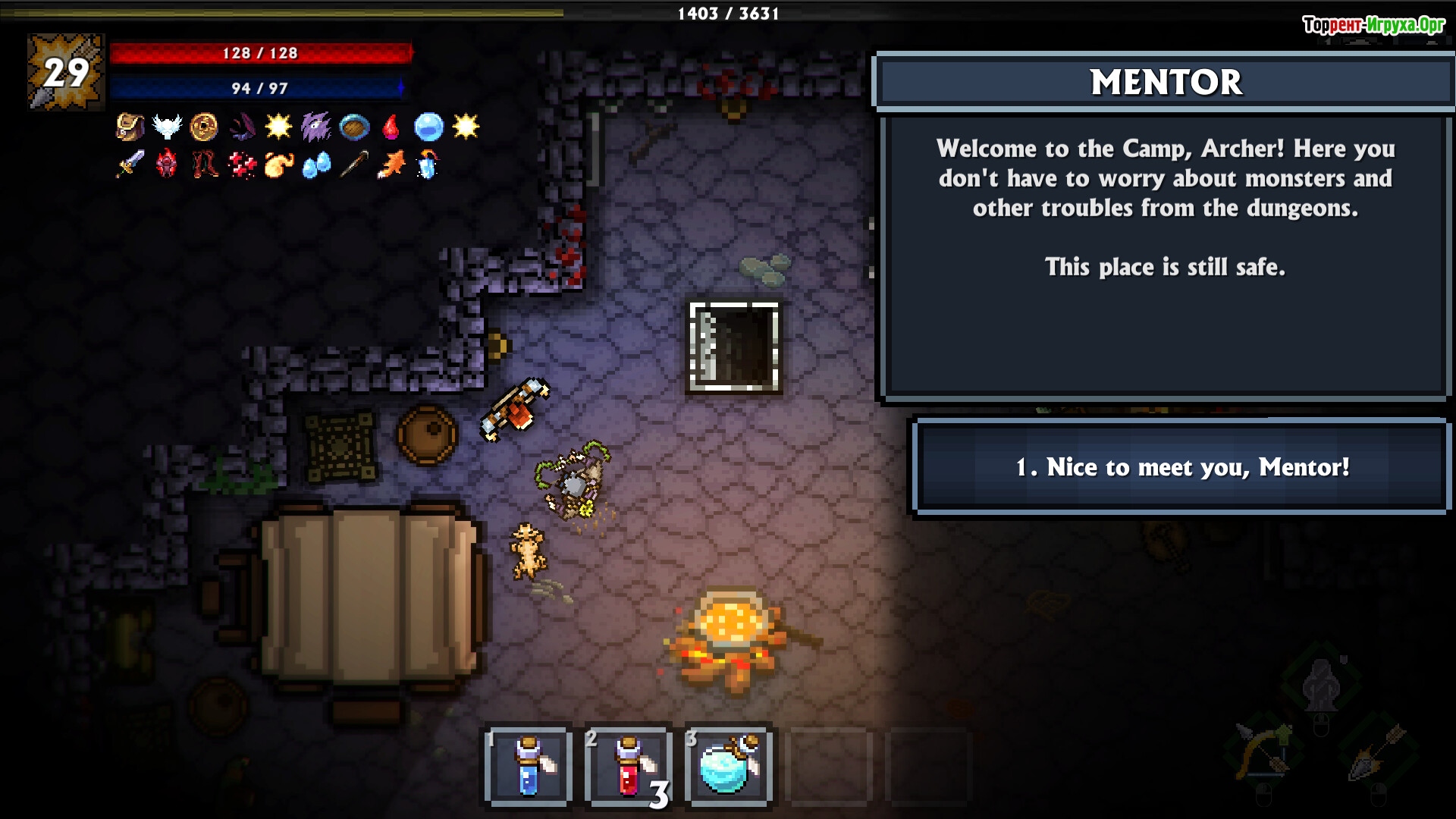Activate the bow shot ability icon
The height and width of the screenshot is (819, 1456).
tap(1263, 751)
